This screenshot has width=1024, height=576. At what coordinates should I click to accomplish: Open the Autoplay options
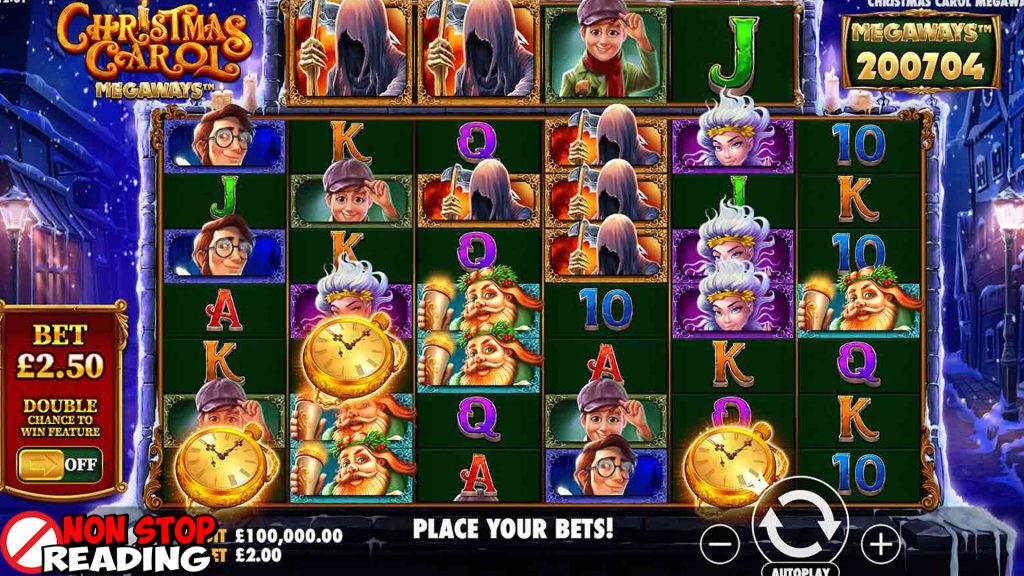click(x=800, y=570)
